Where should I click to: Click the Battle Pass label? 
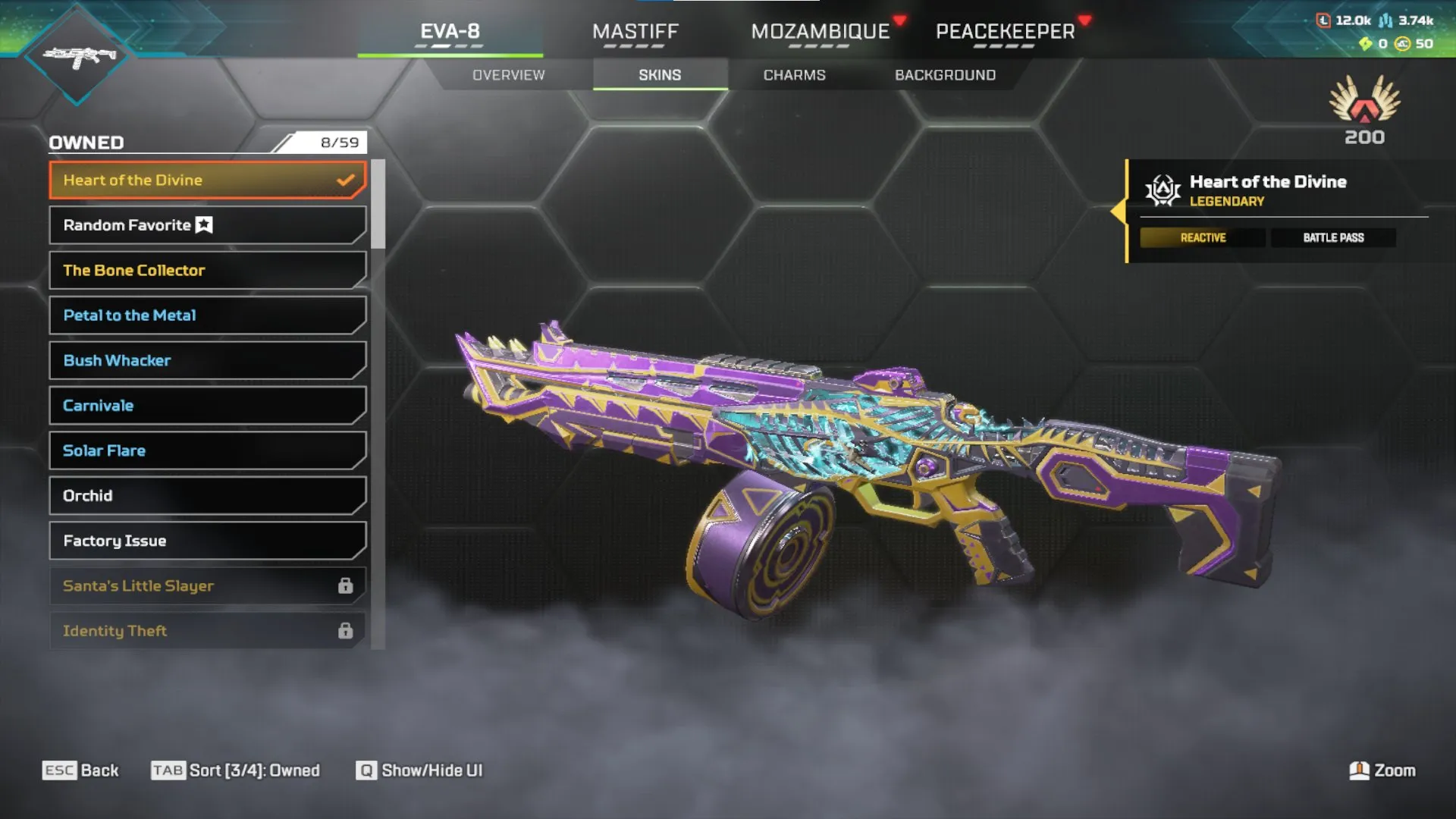coord(1333,237)
